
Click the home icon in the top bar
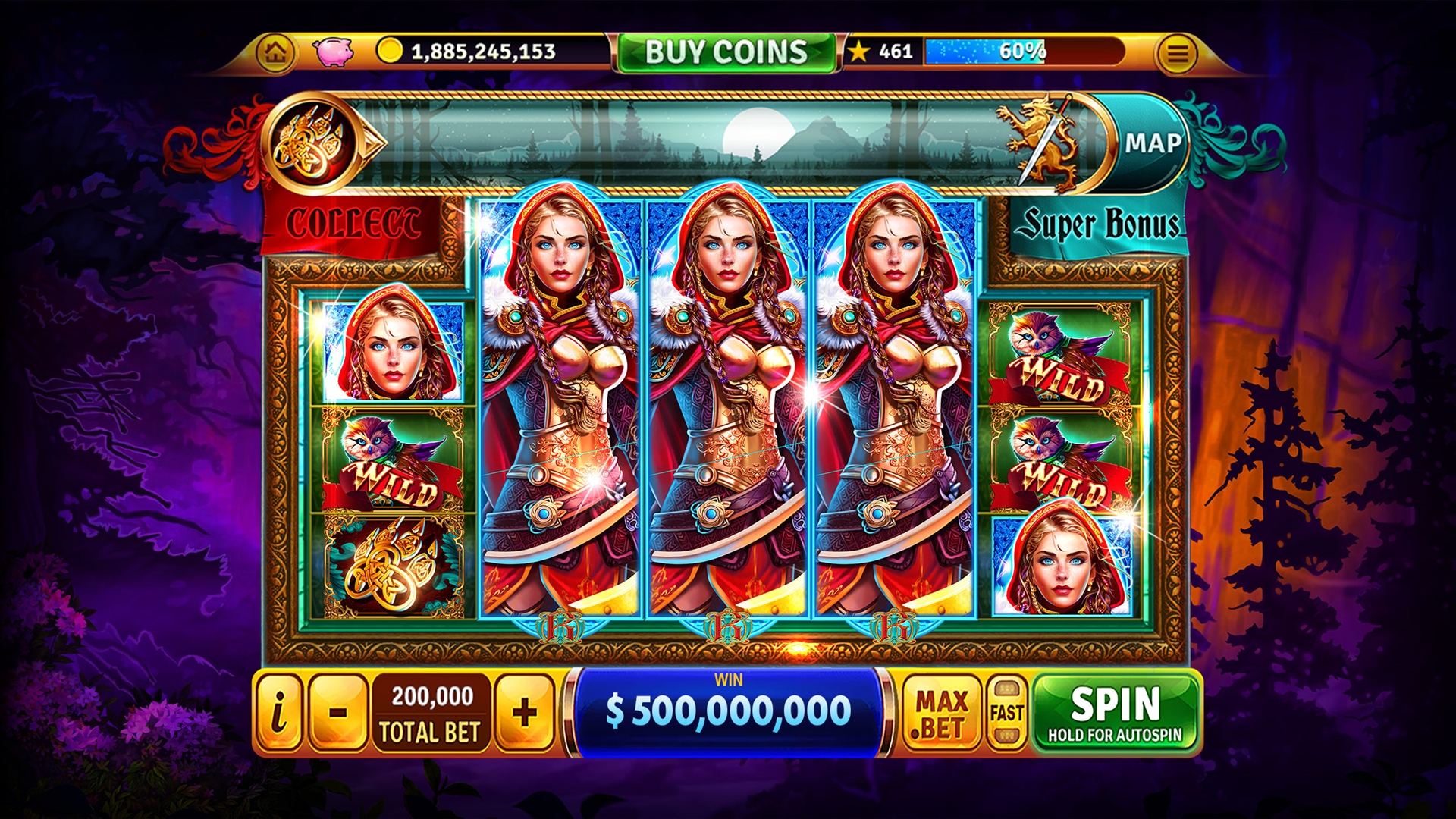pyautogui.click(x=276, y=53)
